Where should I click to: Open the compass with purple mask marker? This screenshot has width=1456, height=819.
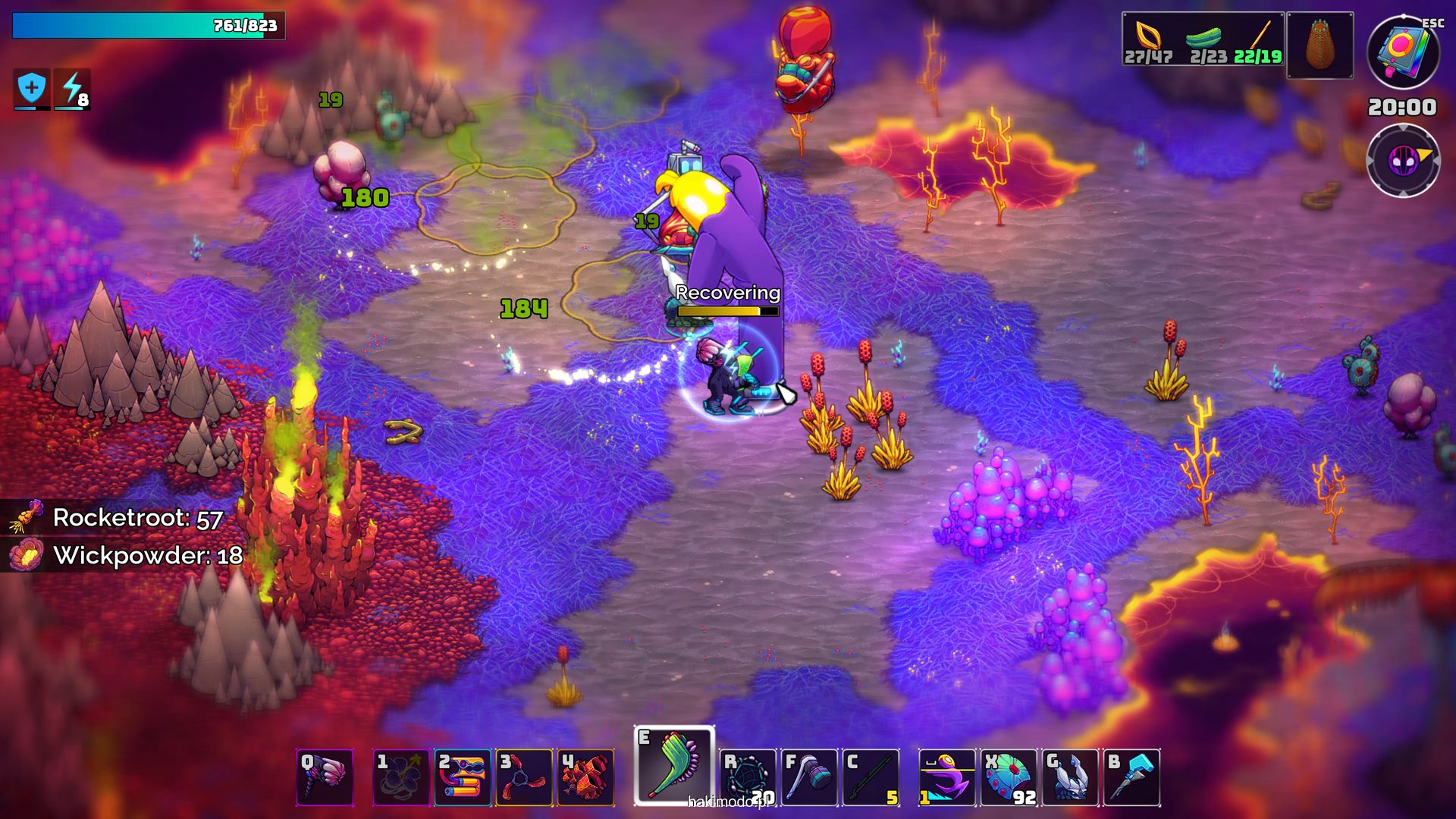tap(1403, 161)
